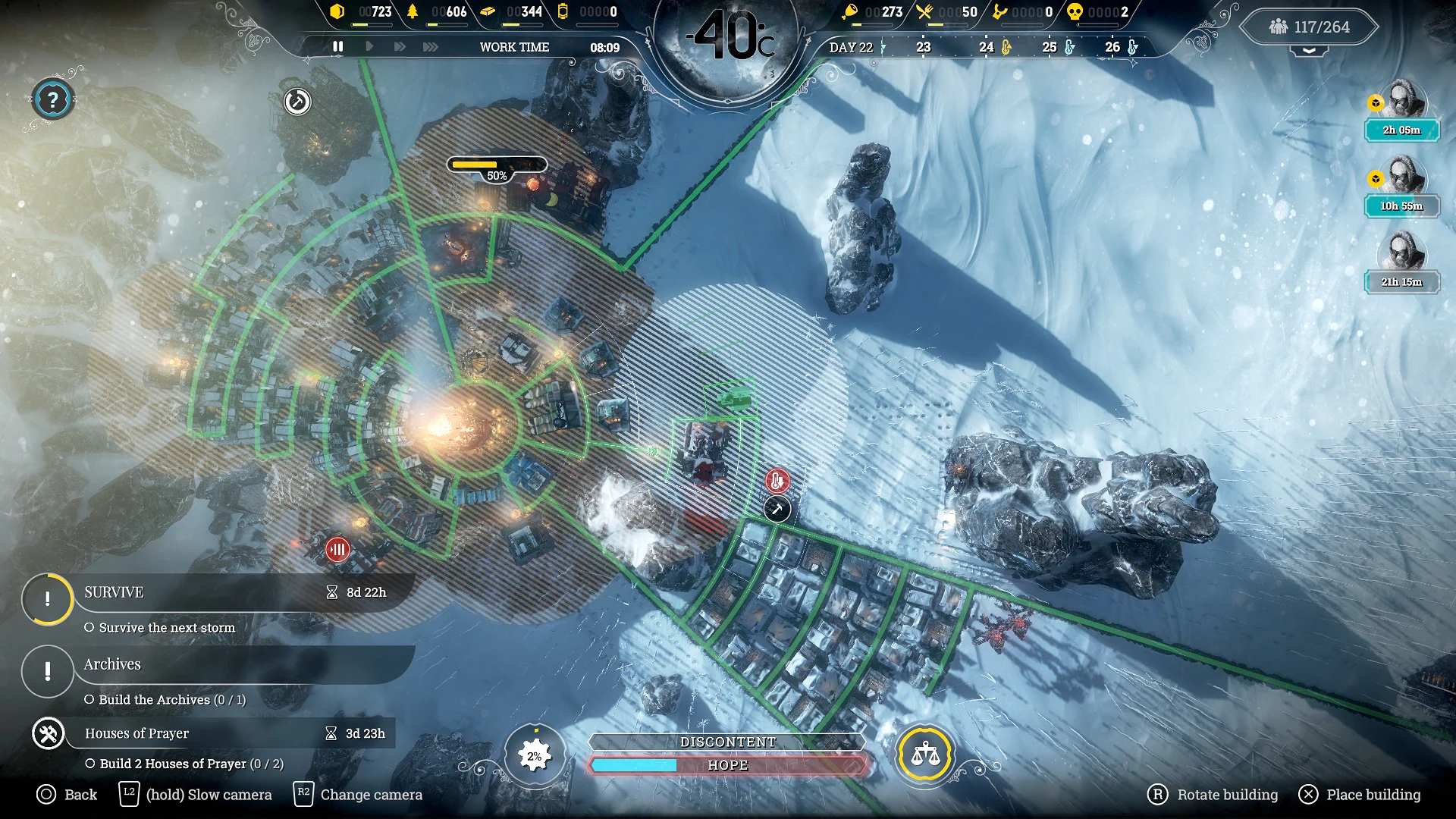The width and height of the screenshot is (1456, 819).
Task: Switch to double fast-forward speed
Action: (400, 47)
